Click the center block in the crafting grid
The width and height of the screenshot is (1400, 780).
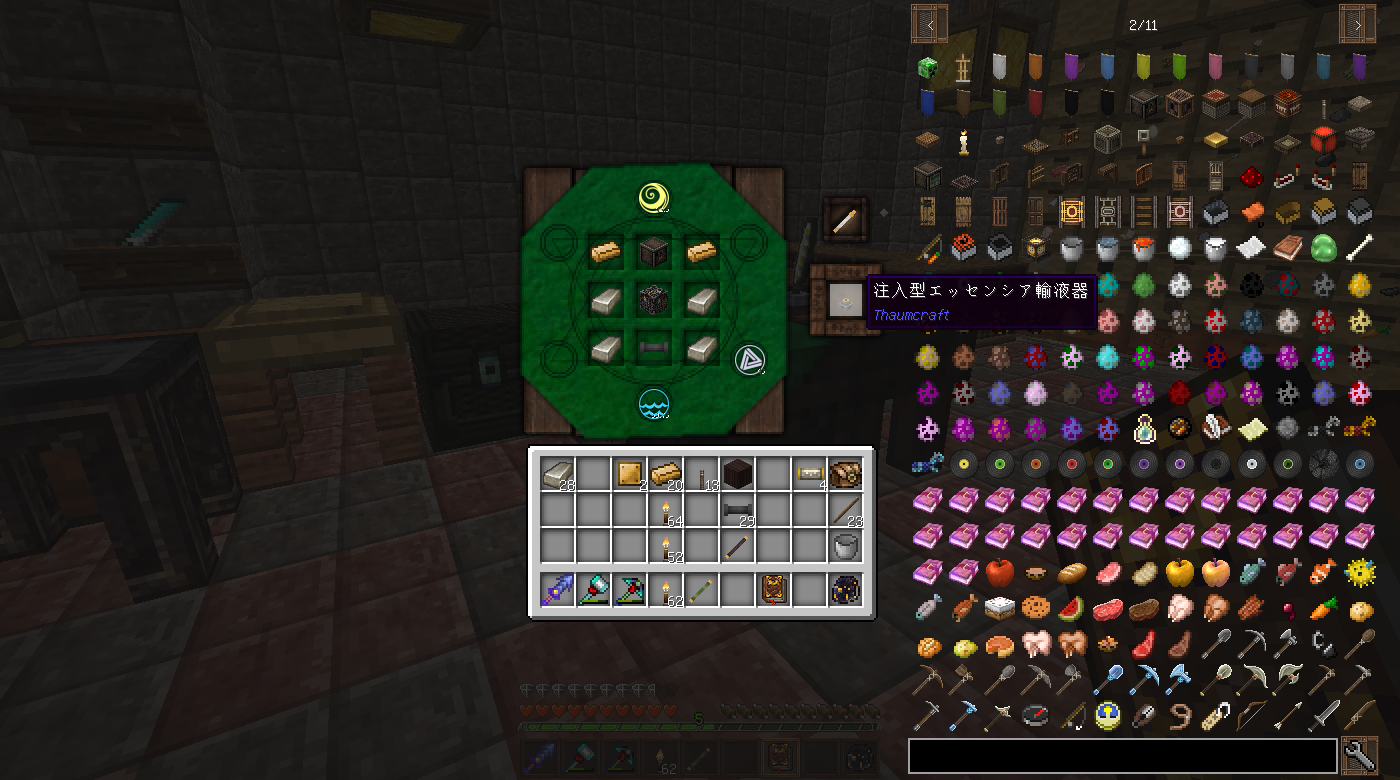(x=653, y=299)
